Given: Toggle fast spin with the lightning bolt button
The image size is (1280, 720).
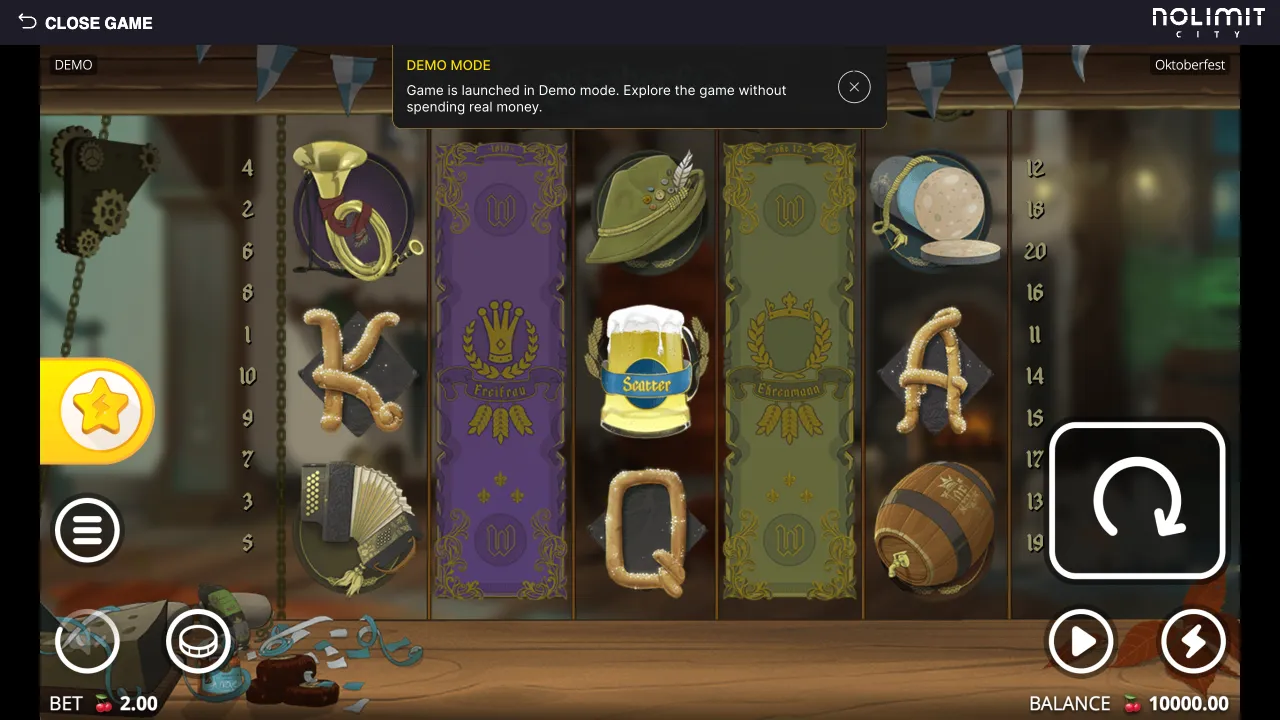Looking at the screenshot, I should 1193,641.
